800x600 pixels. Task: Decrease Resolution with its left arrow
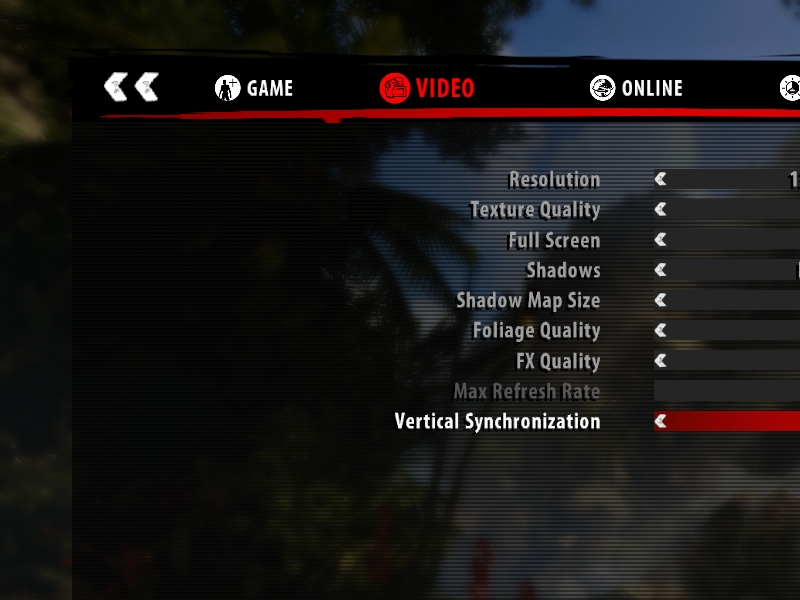pyautogui.click(x=660, y=180)
